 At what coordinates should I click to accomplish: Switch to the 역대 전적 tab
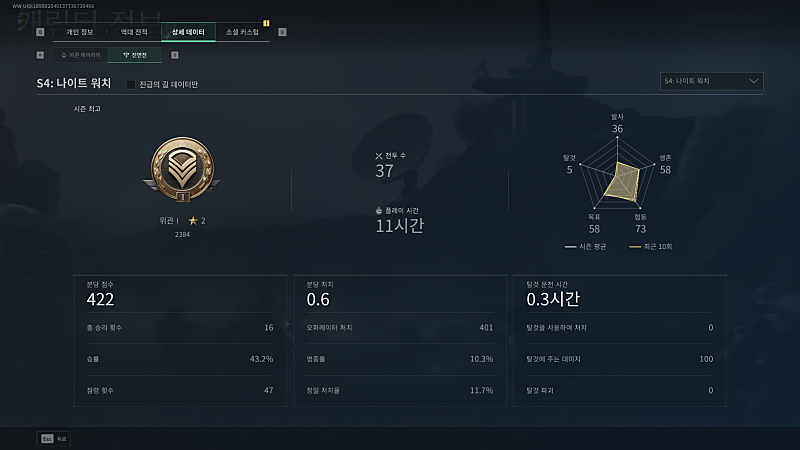(134, 32)
